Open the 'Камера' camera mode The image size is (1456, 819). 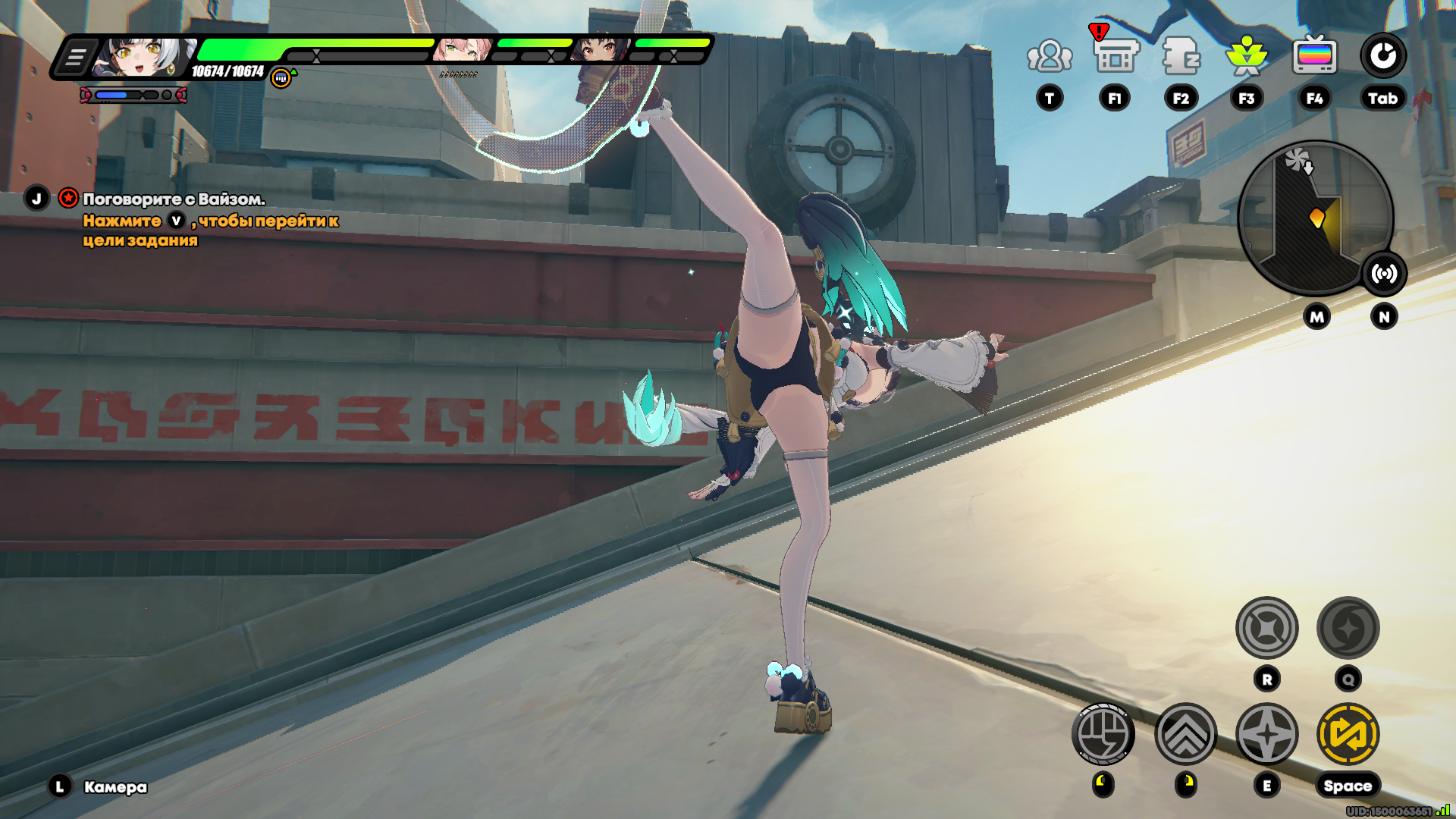point(115,787)
